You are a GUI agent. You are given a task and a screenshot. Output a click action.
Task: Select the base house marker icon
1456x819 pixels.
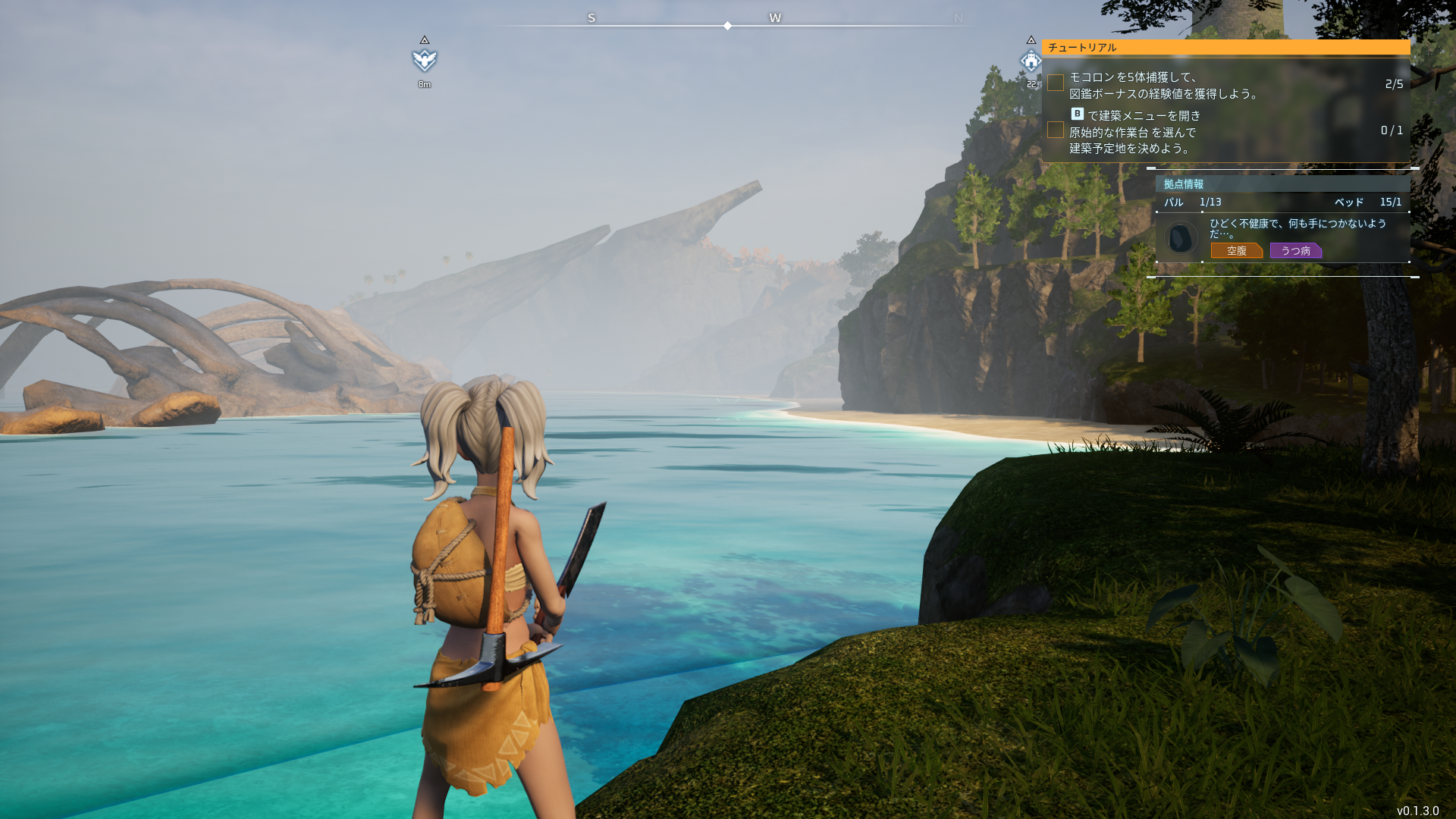pyautogui.click(x=1031, y=61)
